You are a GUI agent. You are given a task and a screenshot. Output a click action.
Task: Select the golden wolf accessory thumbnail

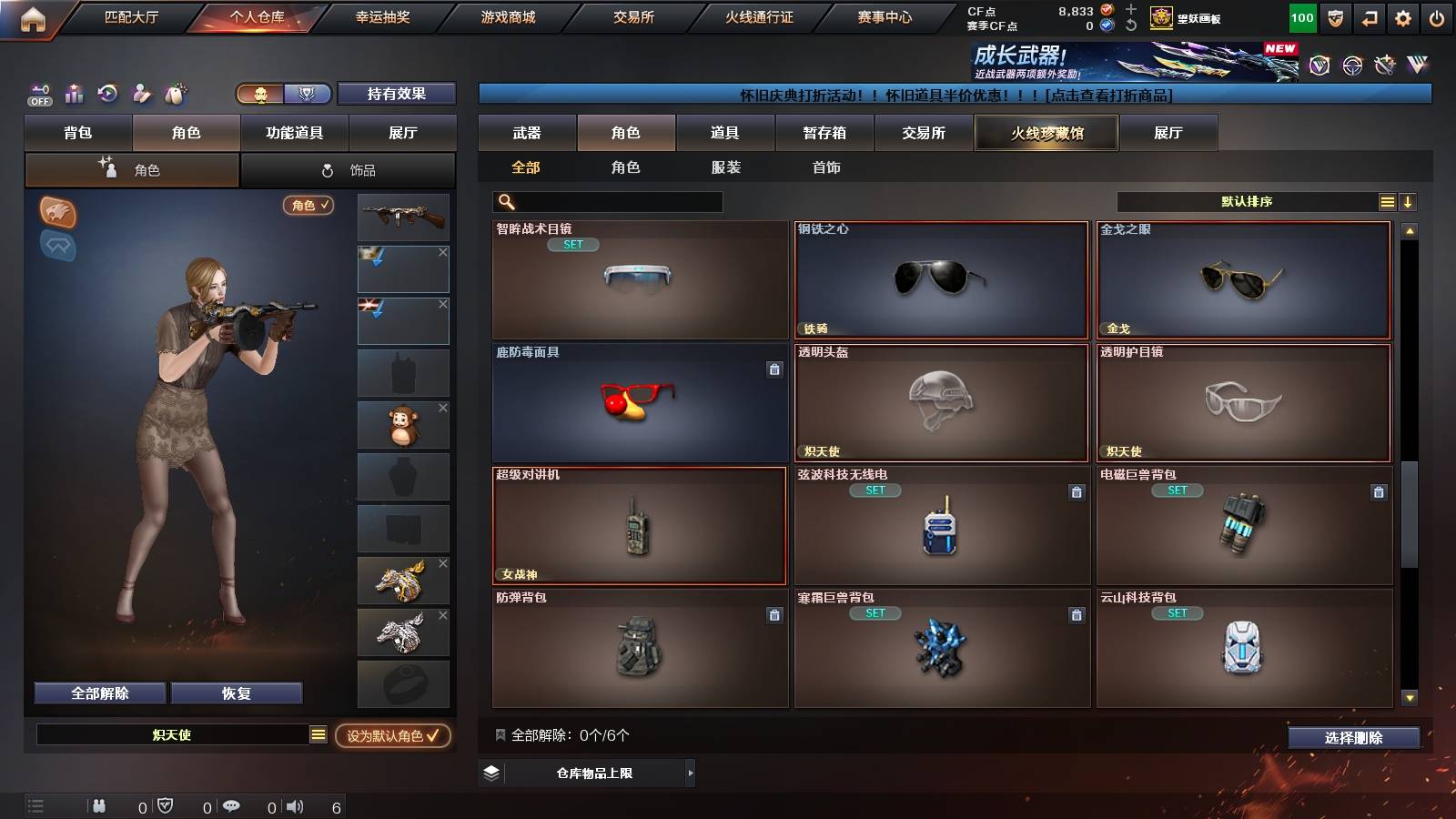[x=403, y=580]
